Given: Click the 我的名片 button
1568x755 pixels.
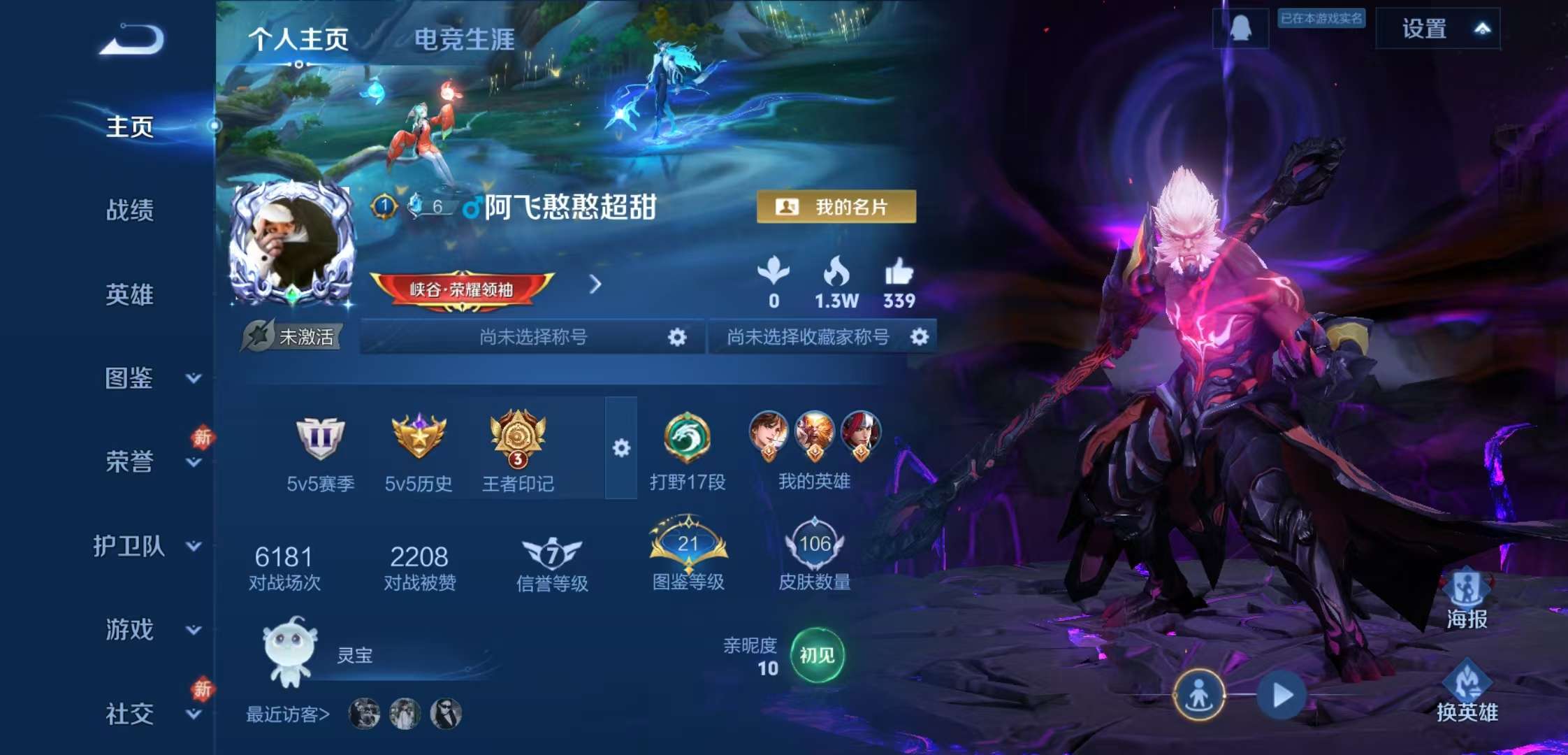Looking at the screenshot, I should tap(836, 206).
